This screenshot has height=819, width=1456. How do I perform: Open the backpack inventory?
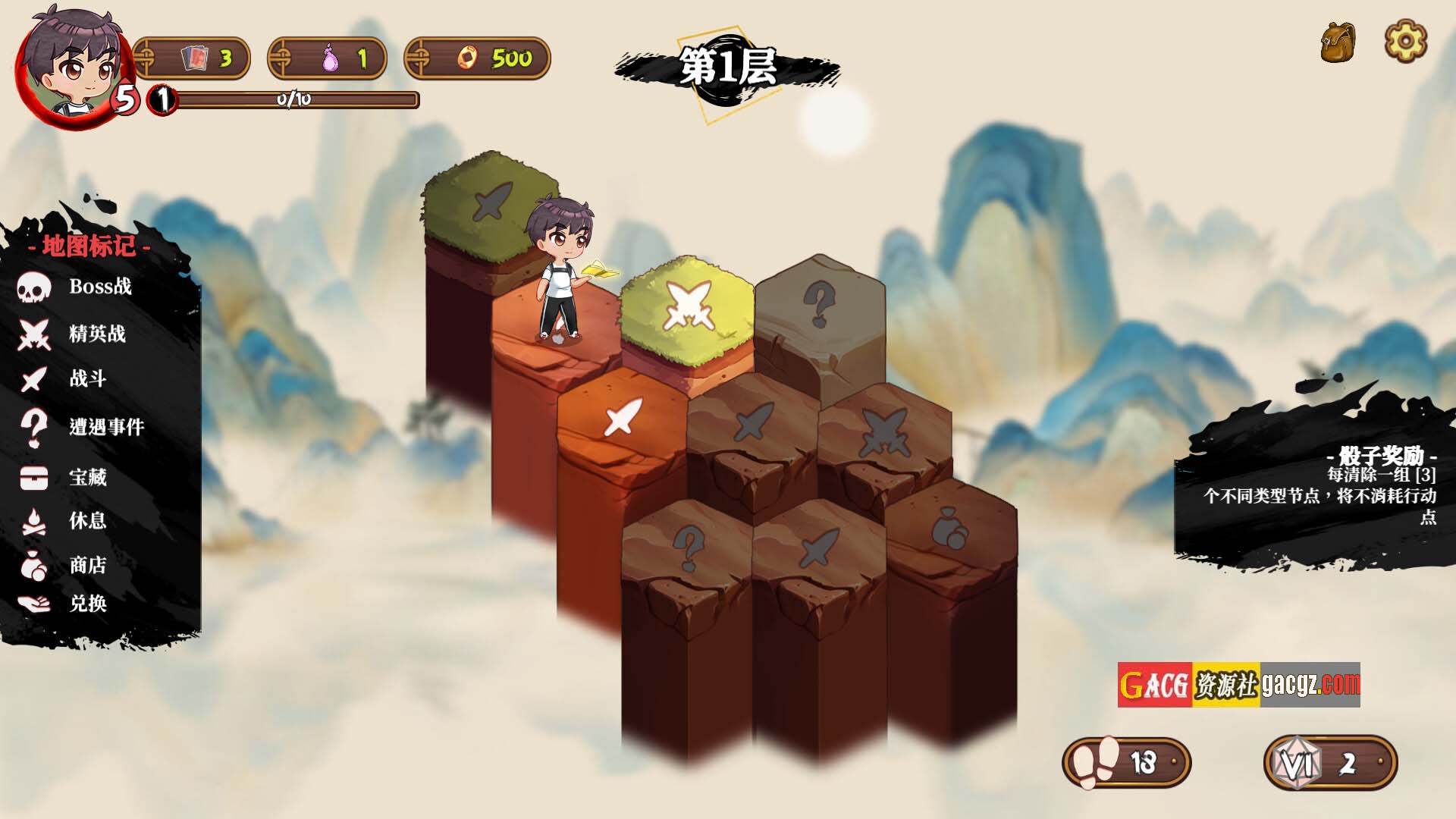pos(1338,42)
